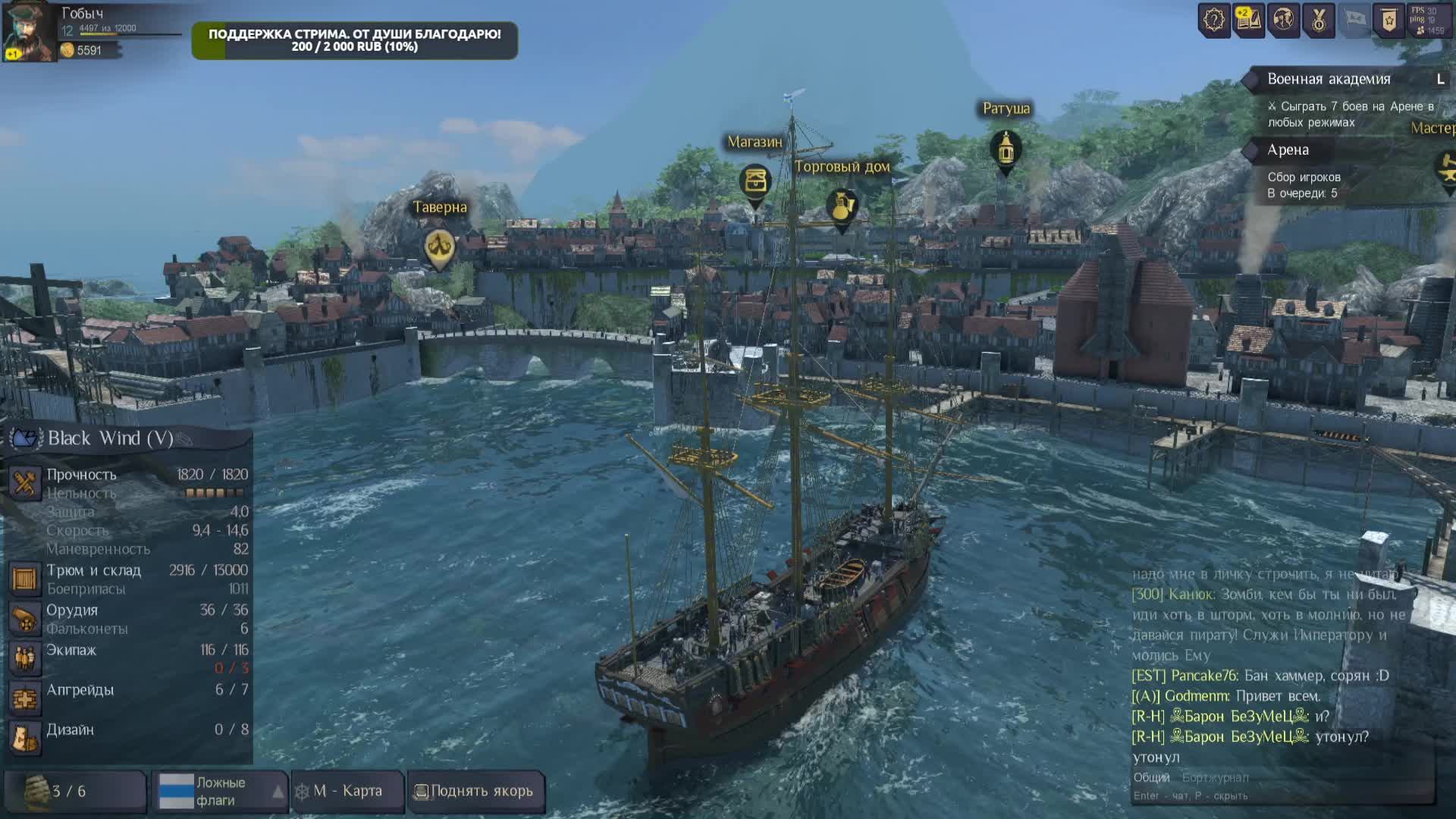This screenshot has height=819, width=1456.
Task: Switch chat to the Бортжурнал tab
Action: tap(1215, 777)
